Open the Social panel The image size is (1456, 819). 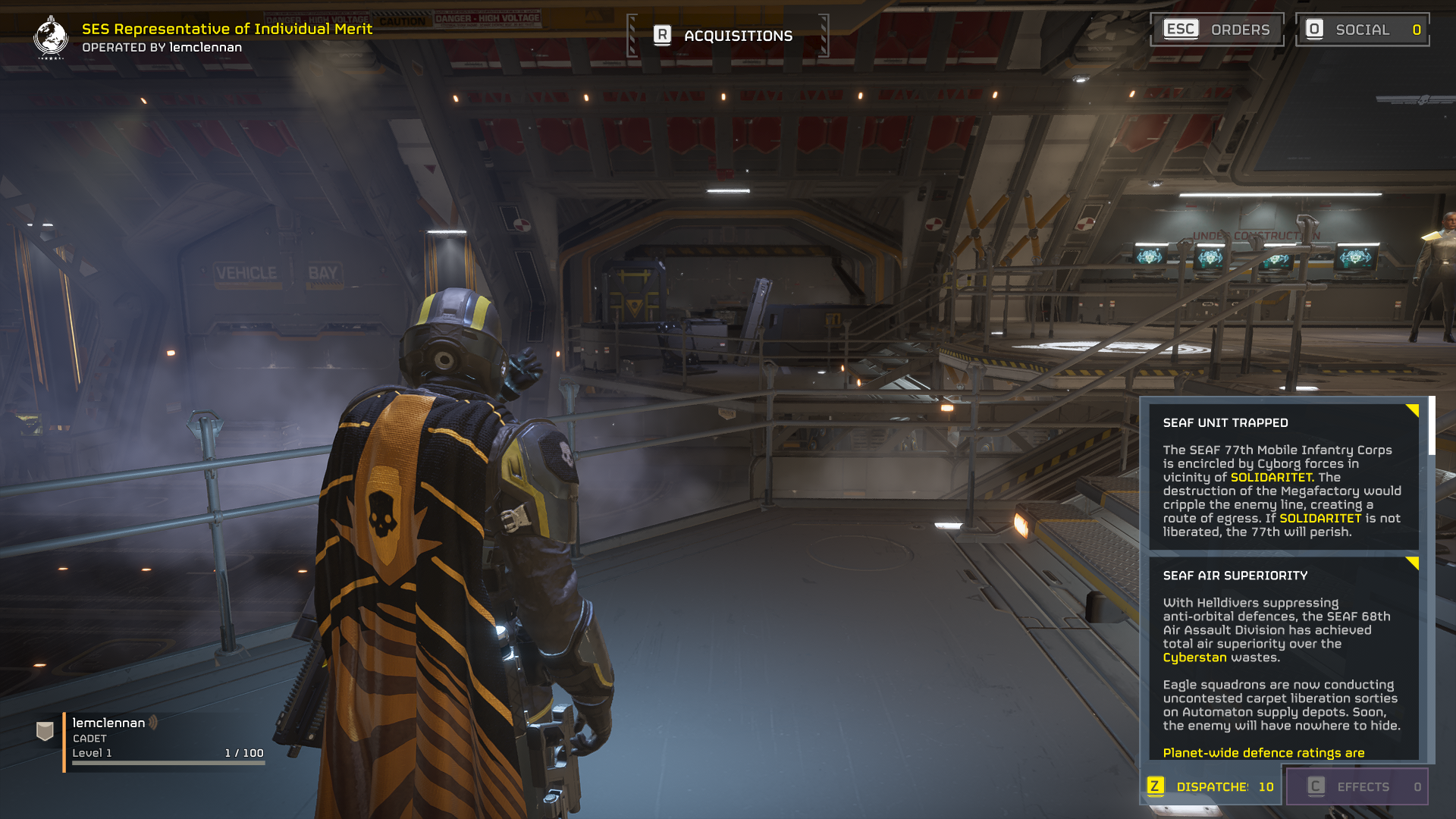coord(1362,30)
